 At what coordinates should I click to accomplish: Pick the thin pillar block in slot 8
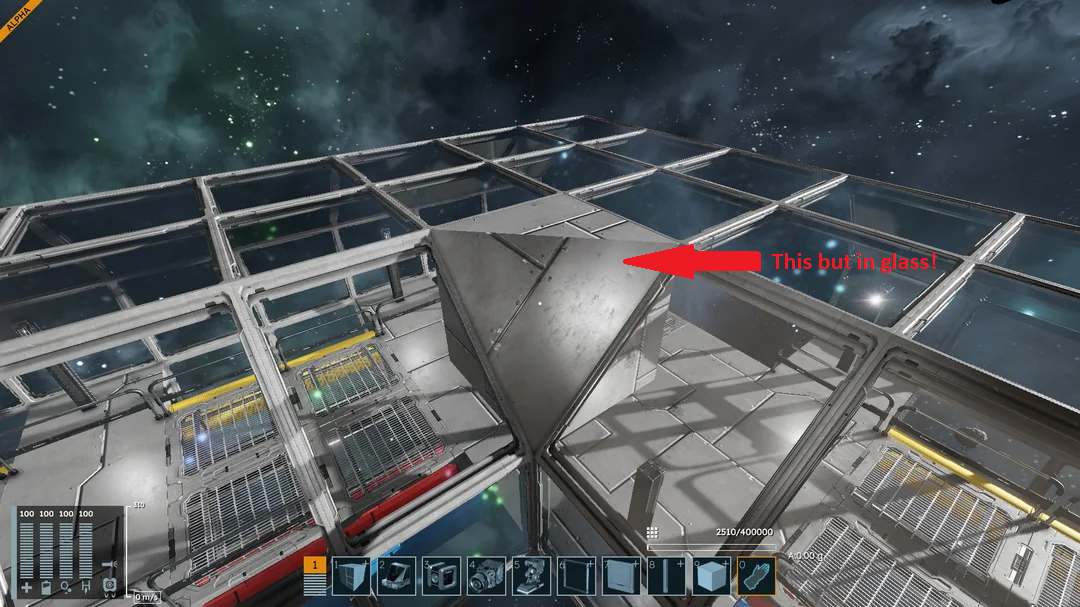666,577
